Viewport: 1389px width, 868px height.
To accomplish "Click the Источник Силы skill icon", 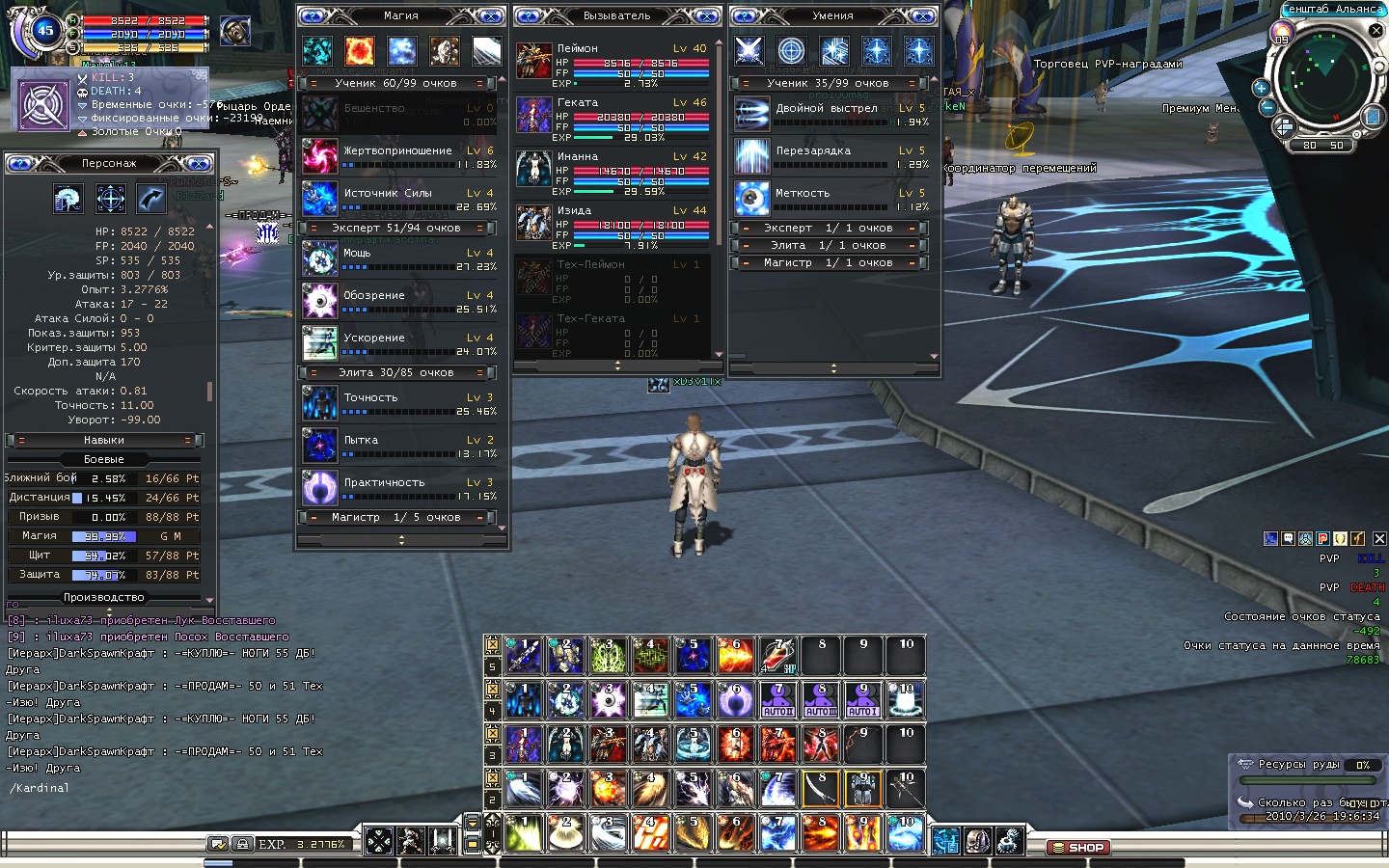I will [319, 199].
